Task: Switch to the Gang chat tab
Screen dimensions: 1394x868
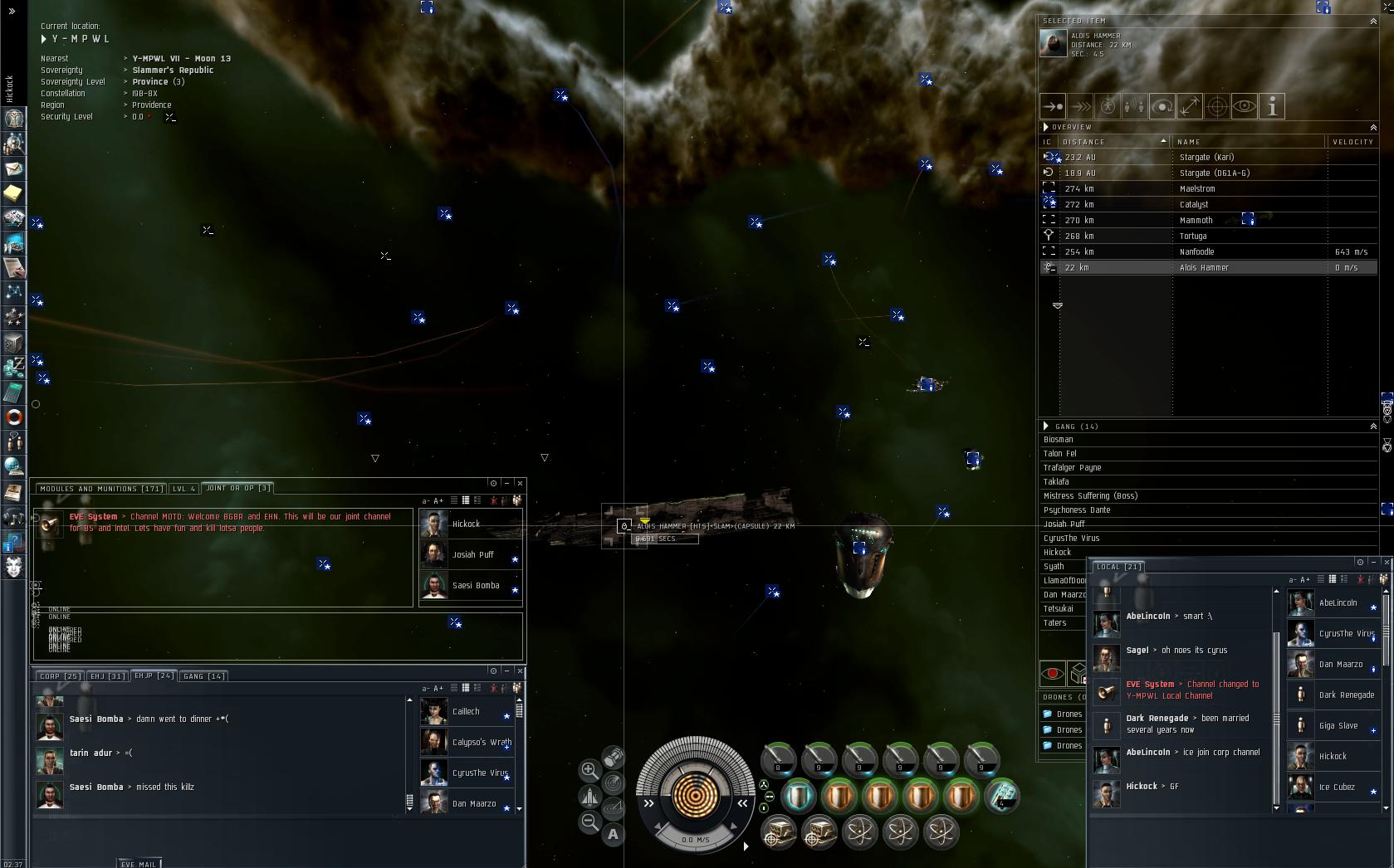Action: [x=204, y=676]
